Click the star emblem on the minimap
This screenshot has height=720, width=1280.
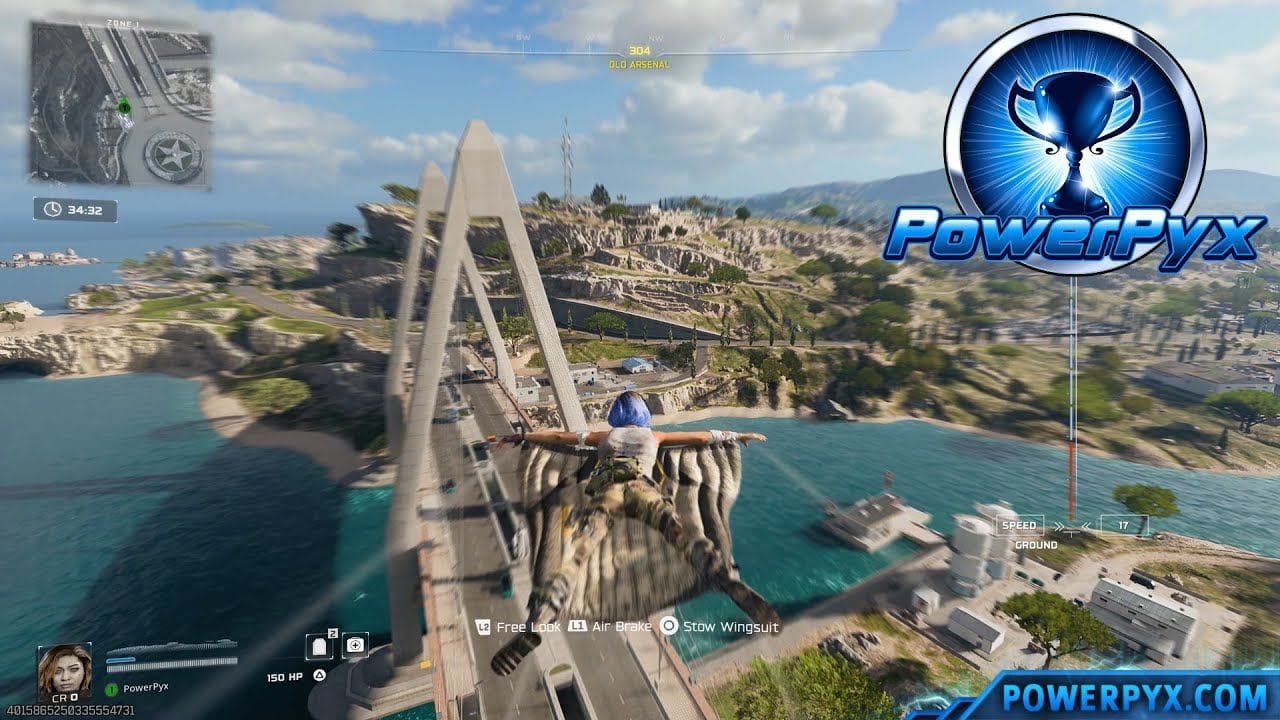173,155
